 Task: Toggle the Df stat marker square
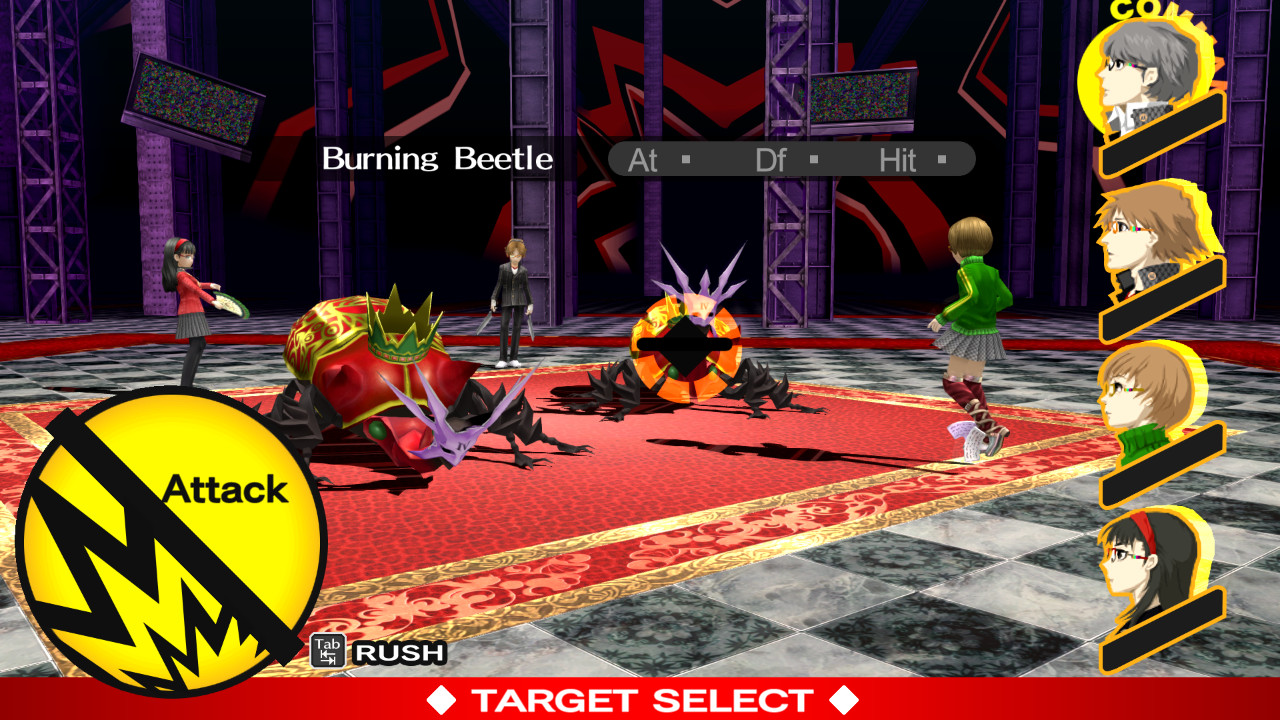tap(815, 159)
